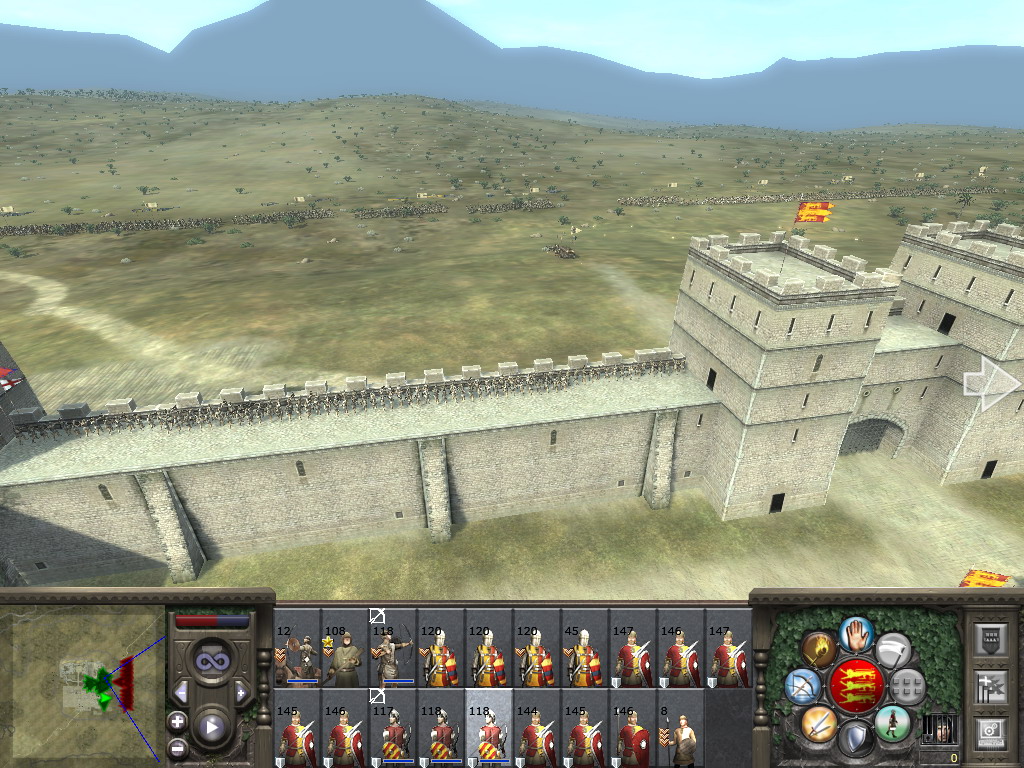The image size is (1024, 768).
Task: Click the red three-lions faction emblem
Action: coord(856,686)
